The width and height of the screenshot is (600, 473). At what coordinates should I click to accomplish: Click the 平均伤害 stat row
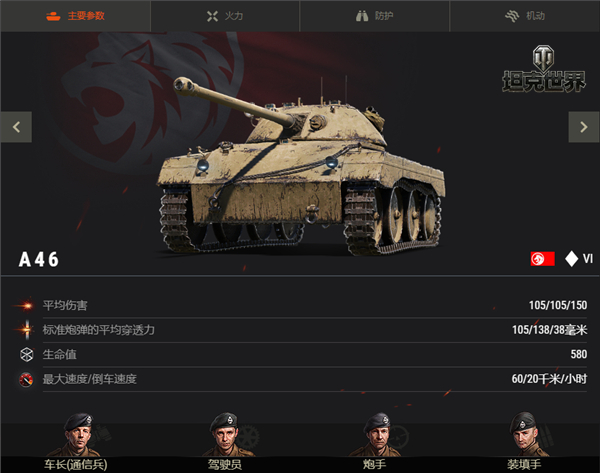[300, 305]
